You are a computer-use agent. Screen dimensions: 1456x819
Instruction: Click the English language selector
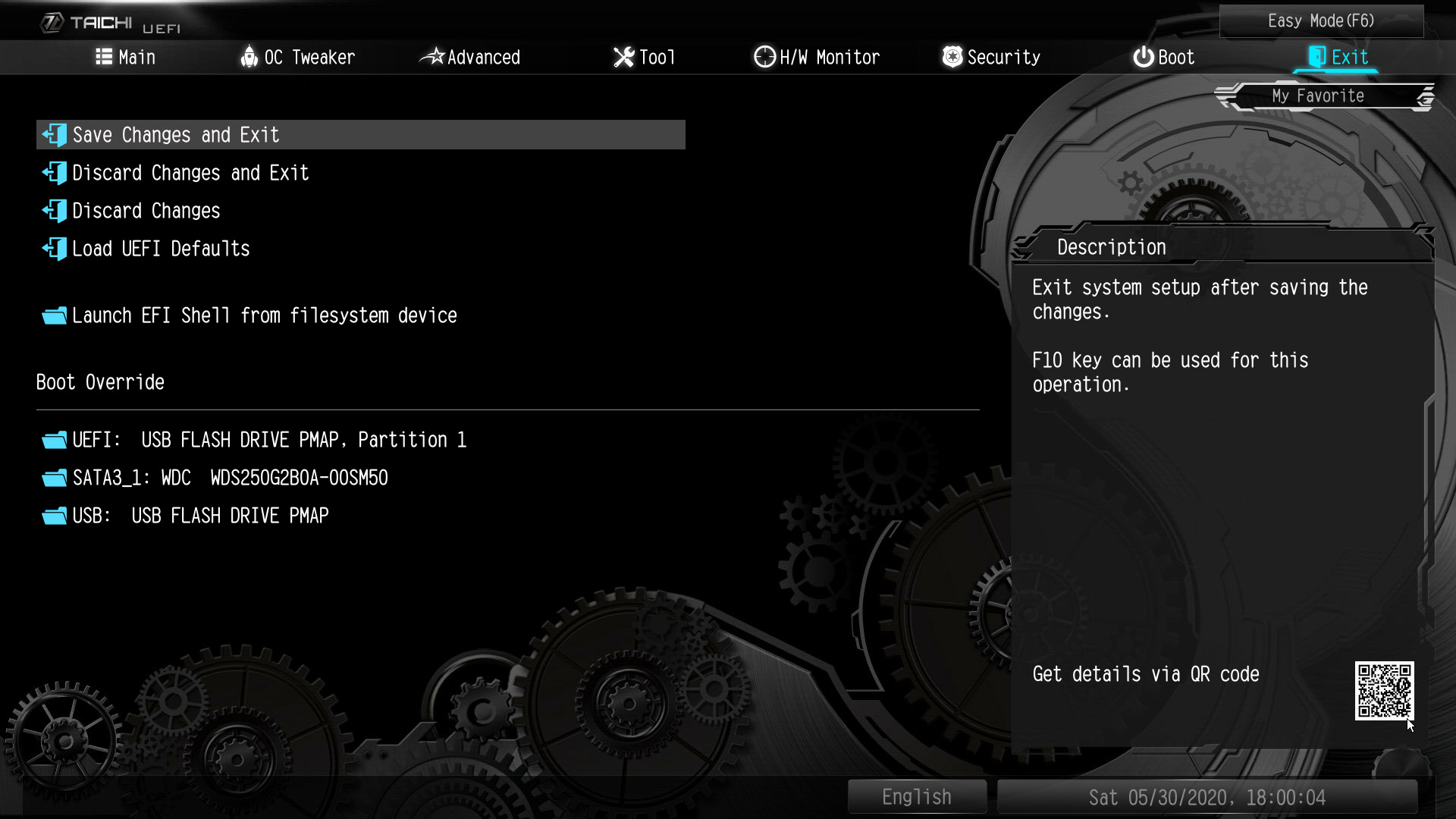point(917,796)
